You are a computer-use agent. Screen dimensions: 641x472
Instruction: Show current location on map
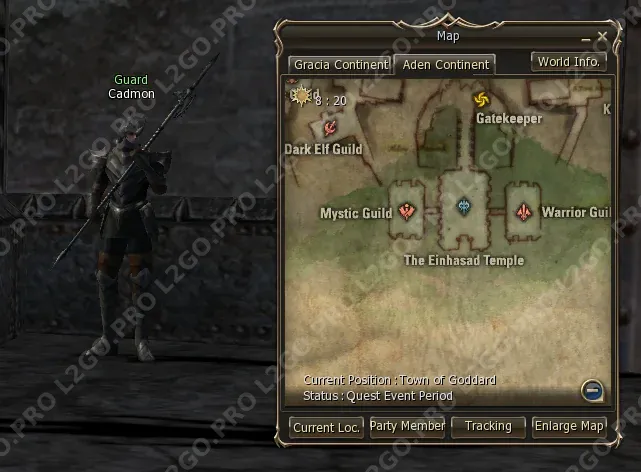point(326,427)
